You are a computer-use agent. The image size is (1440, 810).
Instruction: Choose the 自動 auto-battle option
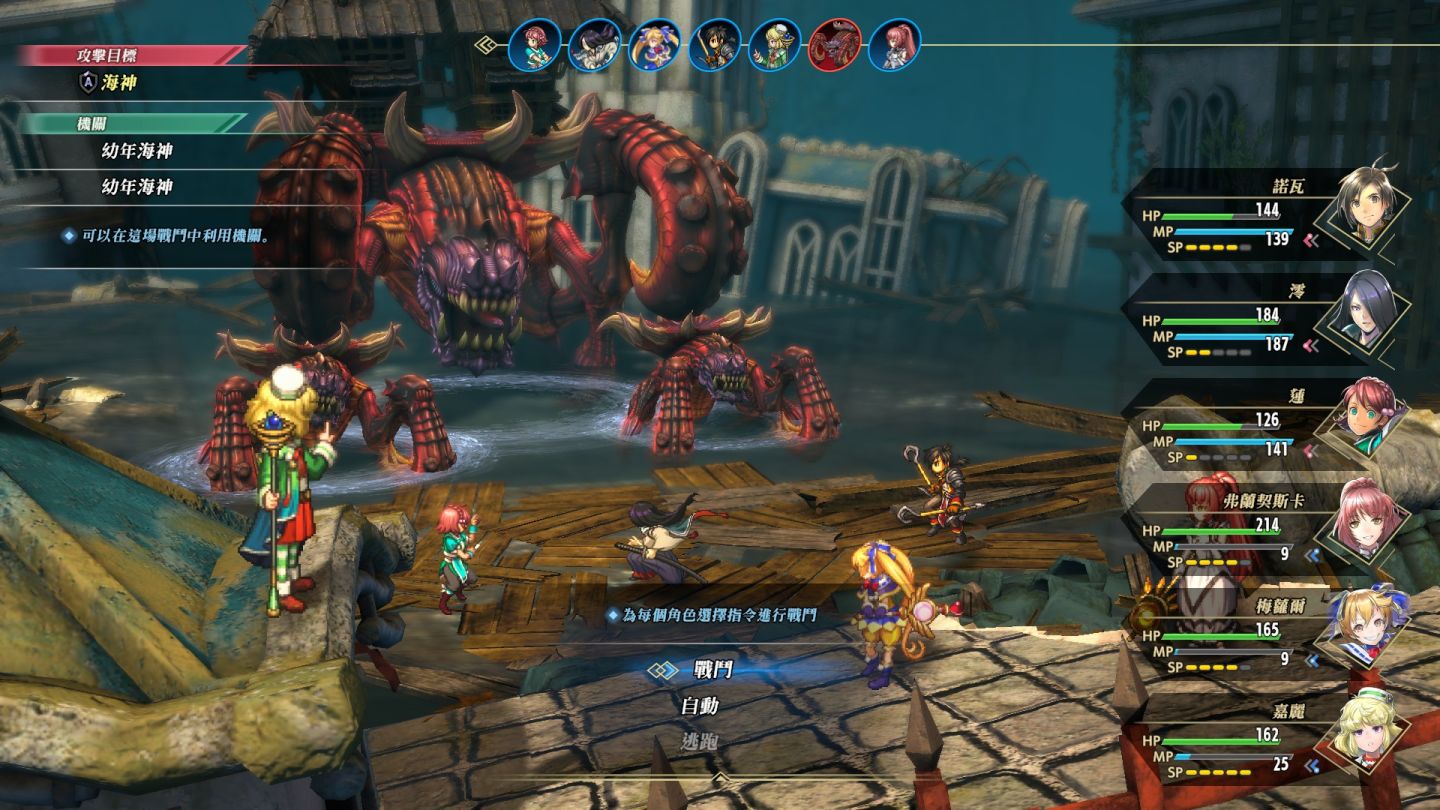[700, 706]
